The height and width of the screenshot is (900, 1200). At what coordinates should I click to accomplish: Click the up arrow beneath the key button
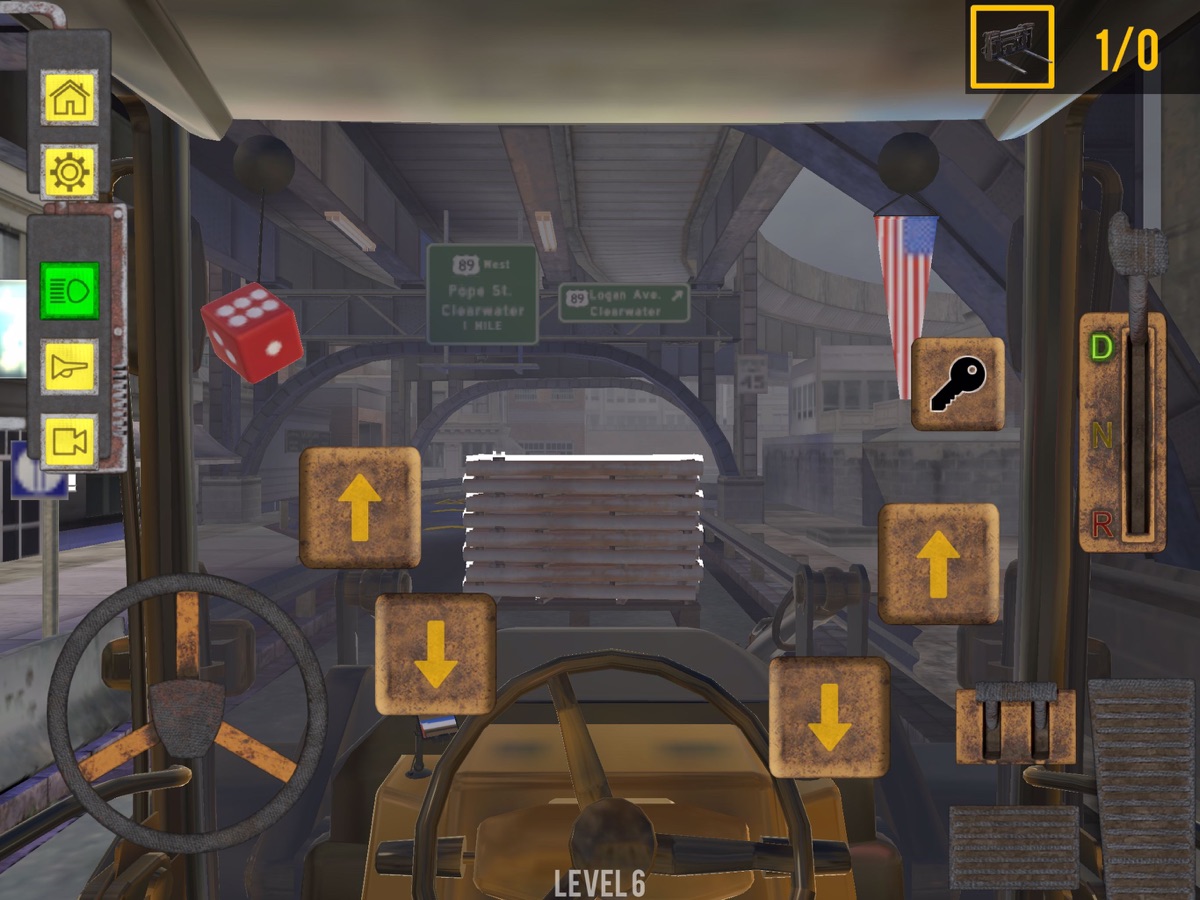938,564
